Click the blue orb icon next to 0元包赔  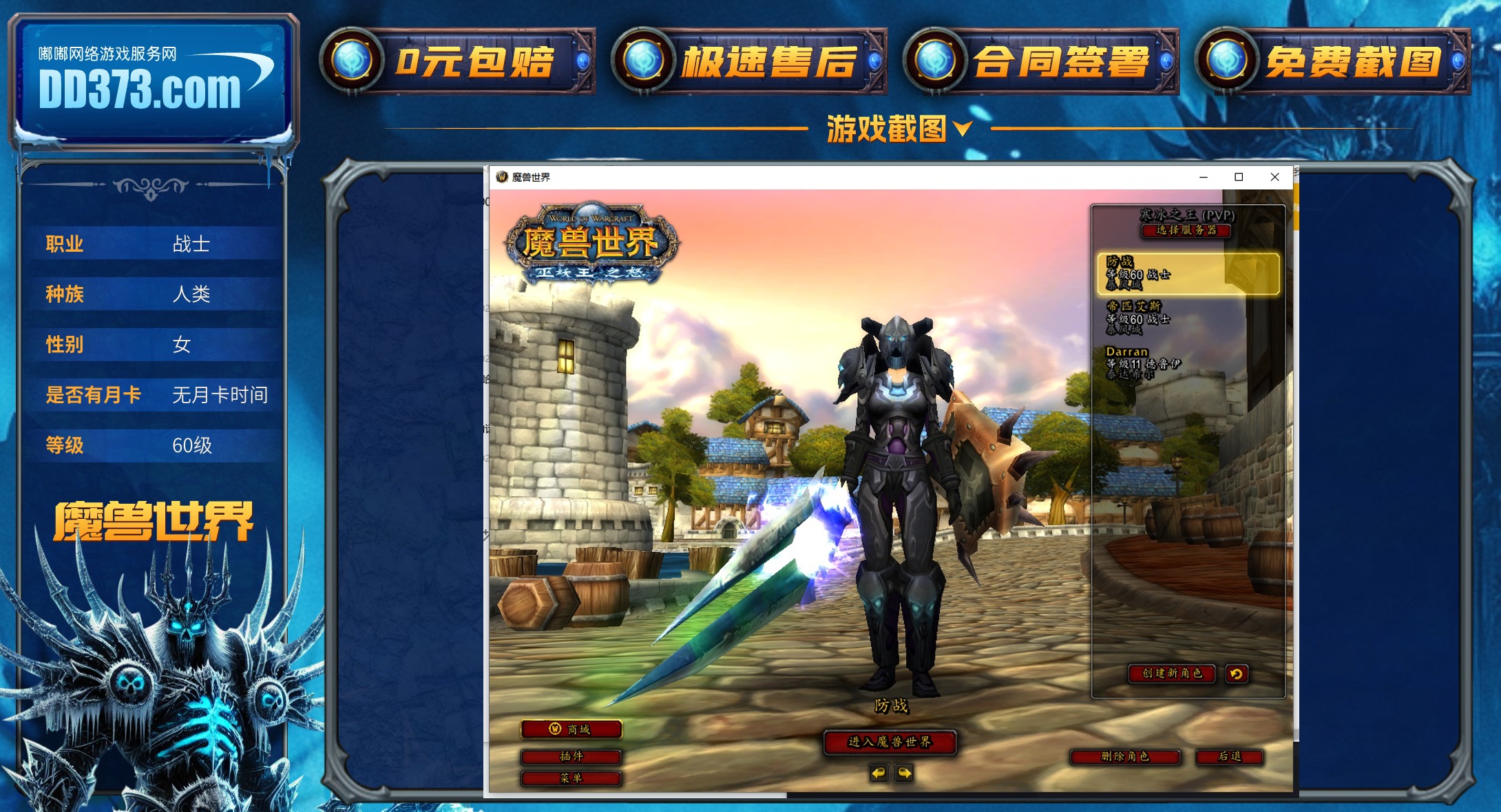(x=350, y=61)
